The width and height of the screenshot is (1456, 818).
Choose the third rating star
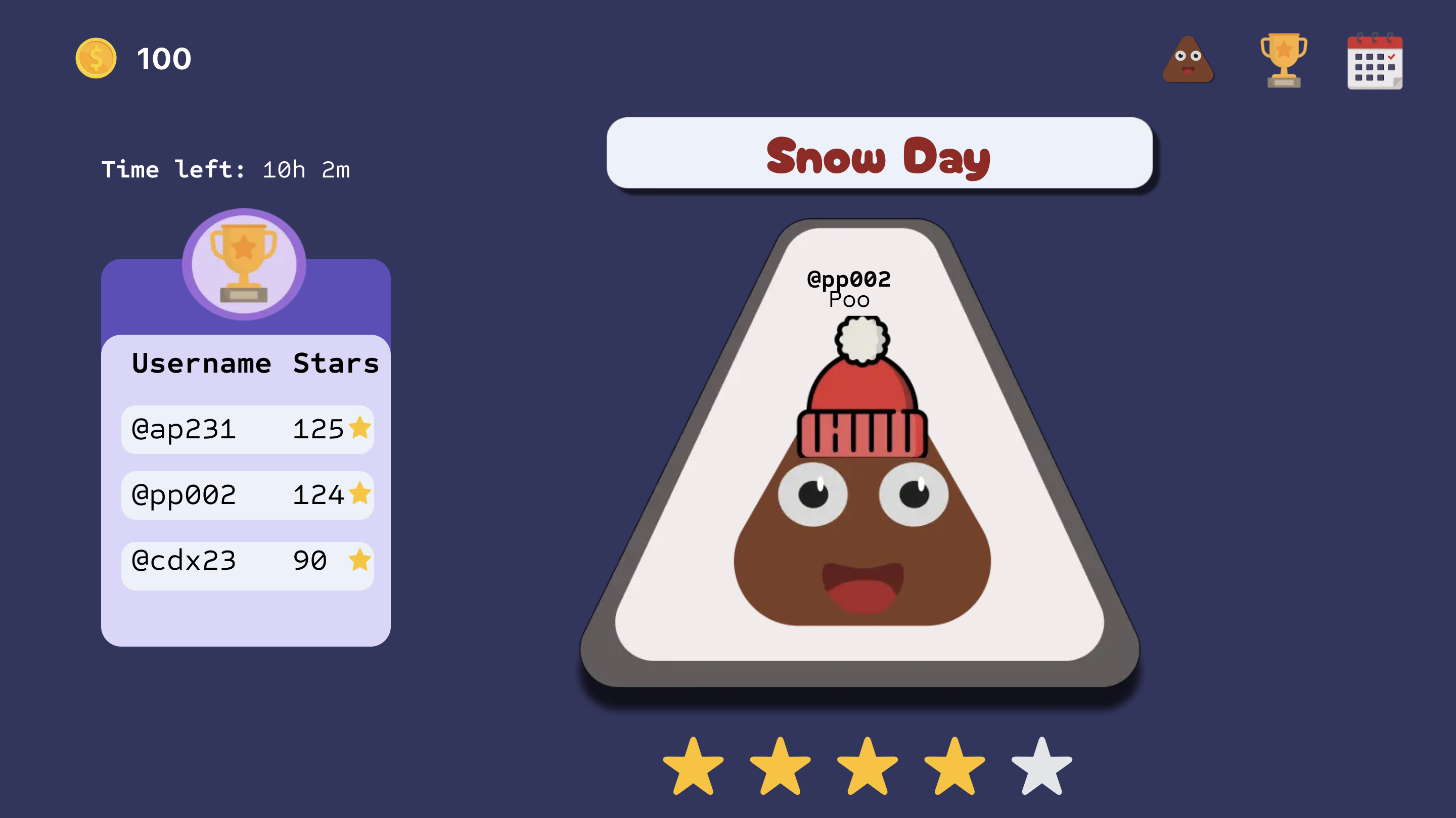coord(867,767)
